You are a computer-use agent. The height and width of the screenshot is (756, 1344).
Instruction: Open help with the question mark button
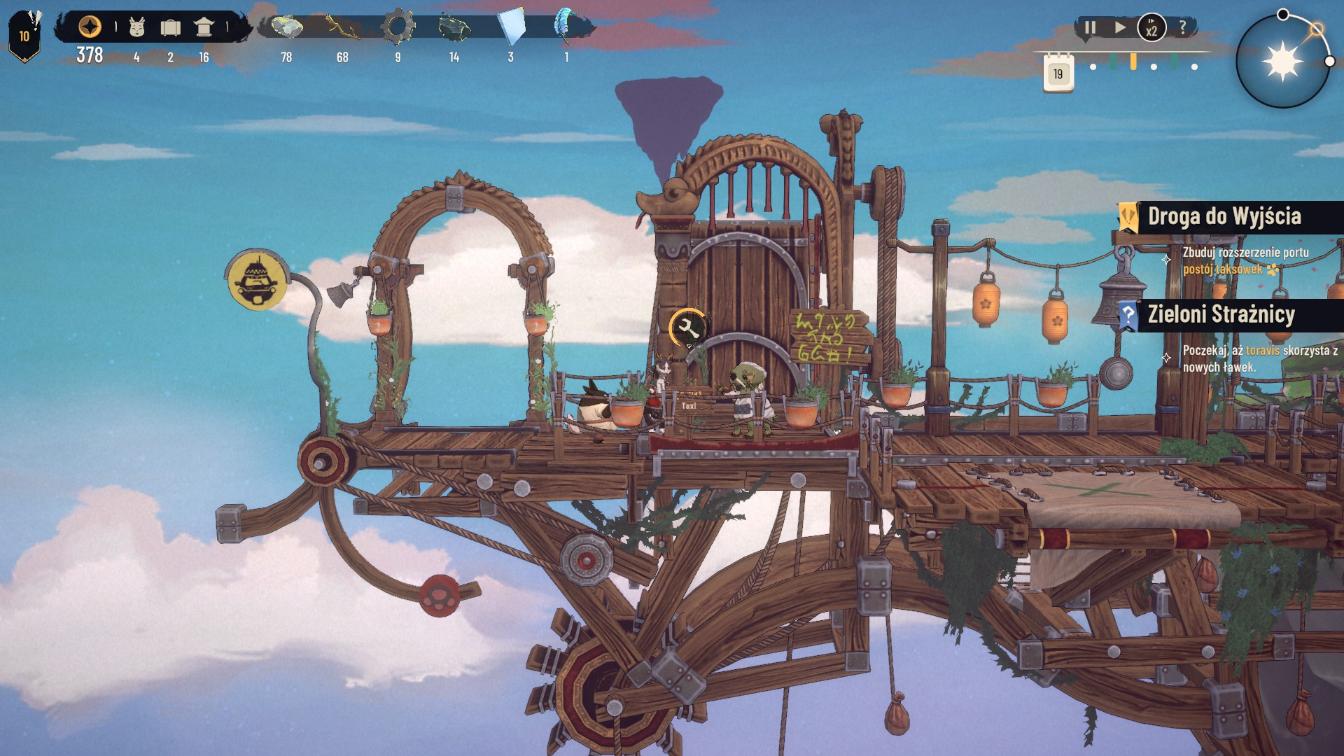pos(1183,28)
